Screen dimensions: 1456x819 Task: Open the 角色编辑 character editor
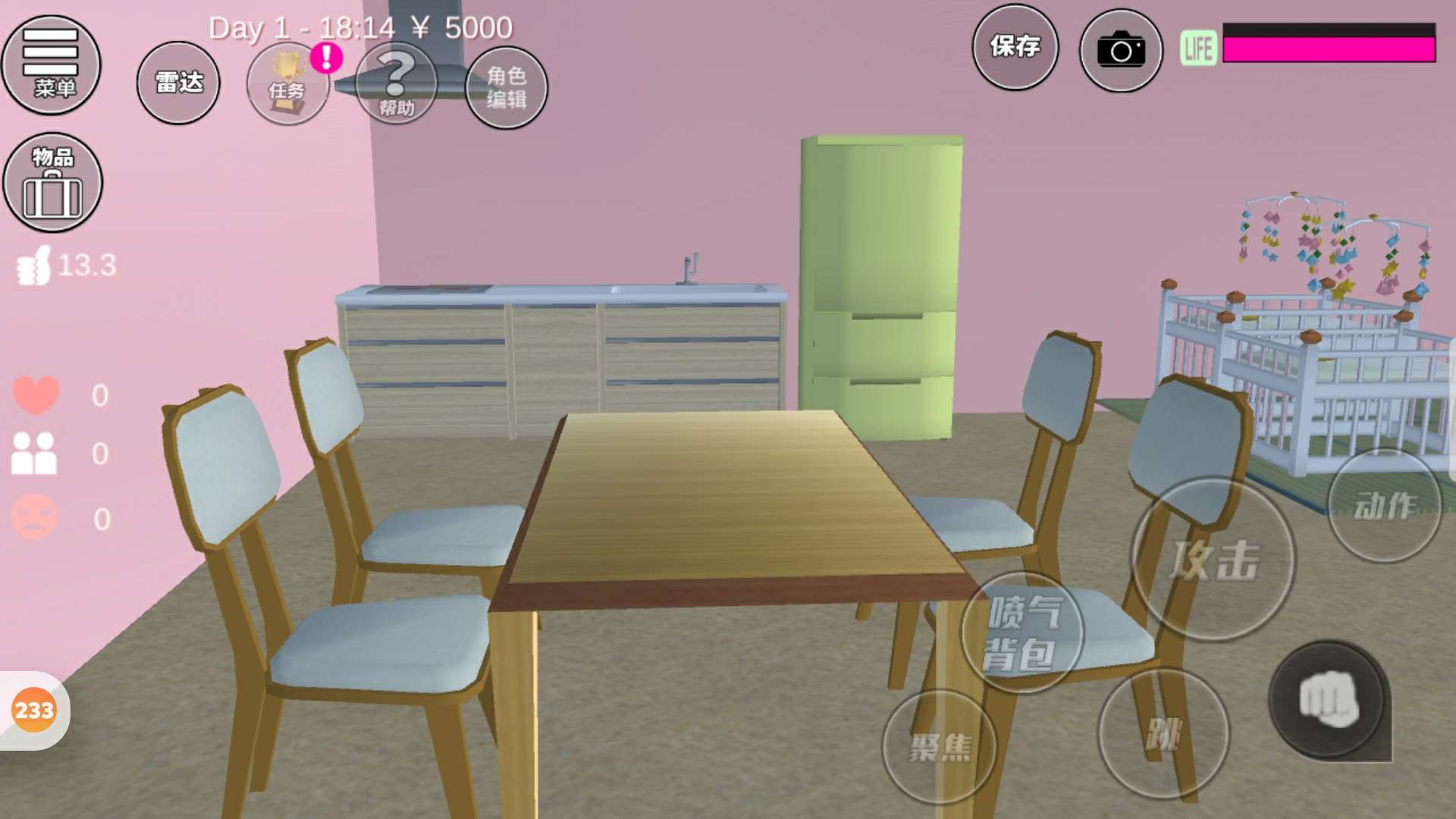point(506,87)
